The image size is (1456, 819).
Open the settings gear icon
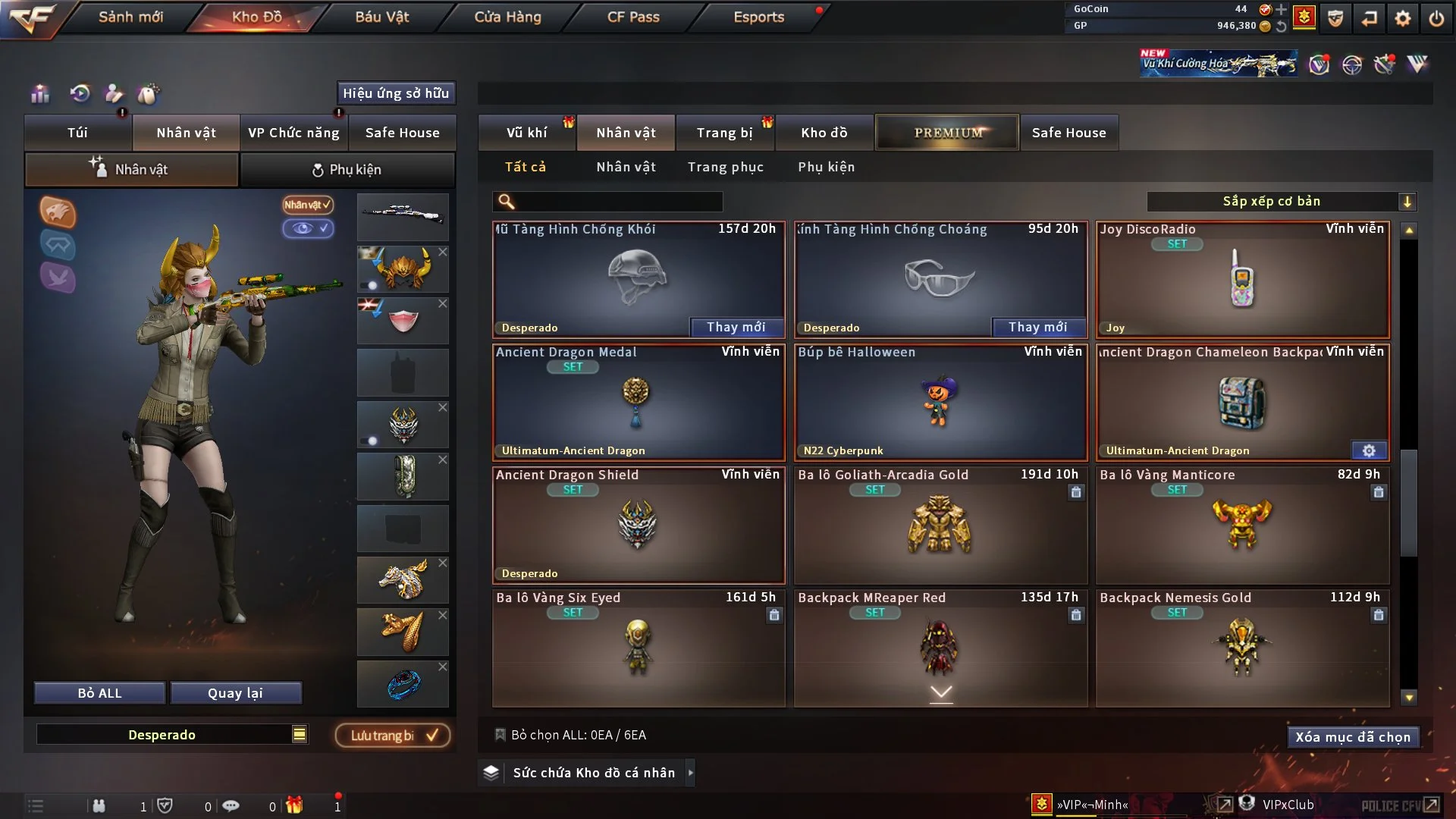pos(1402,17)
